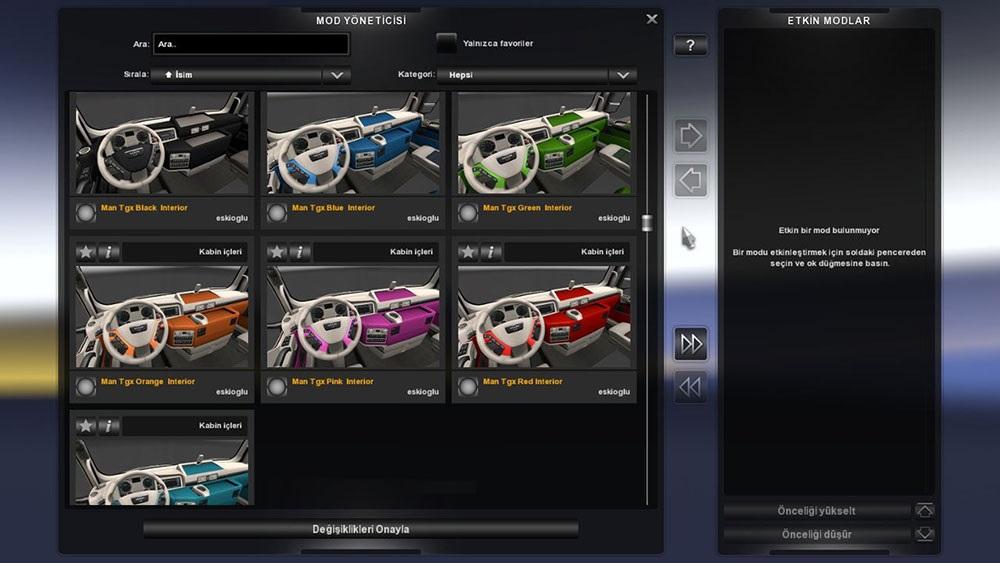
Task: Close the Mod Yöneticisi window
Action: (x=652, y=19)
